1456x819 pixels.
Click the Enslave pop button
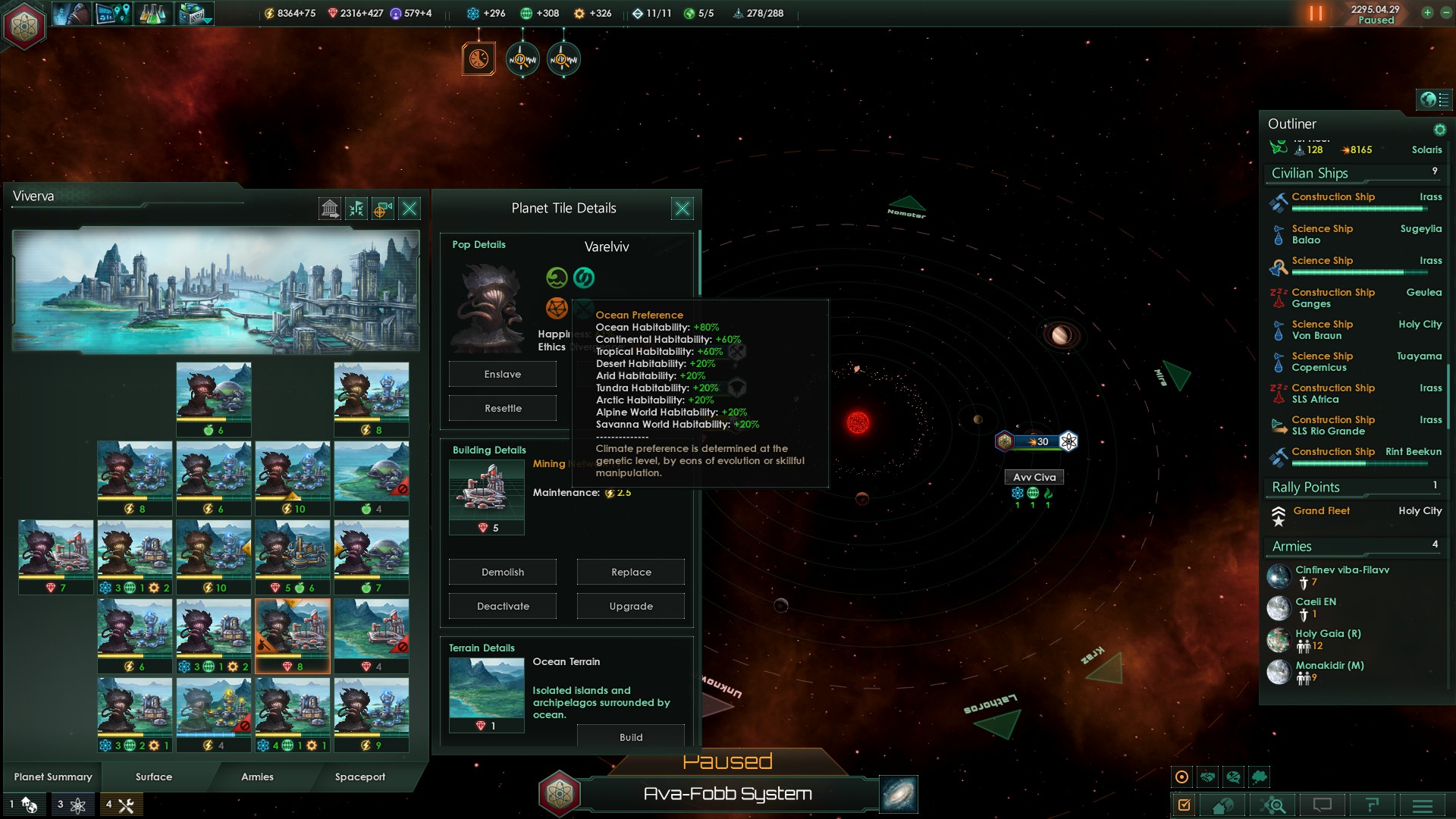pos(502,374)
